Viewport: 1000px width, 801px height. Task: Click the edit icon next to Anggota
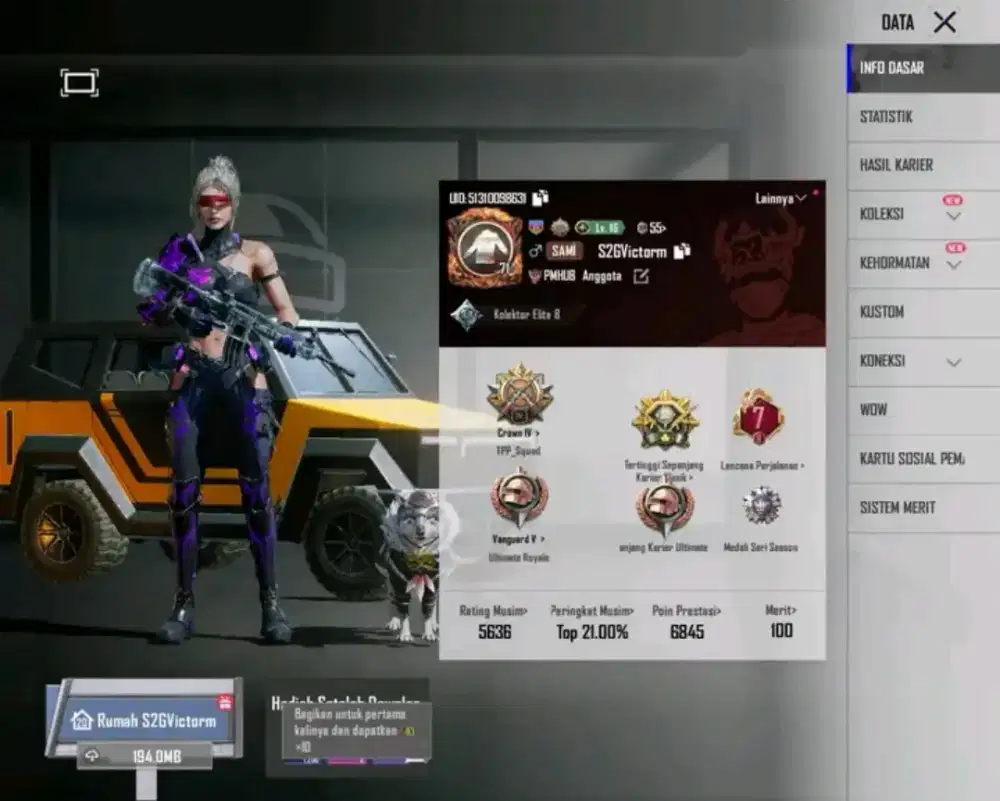point(641,276)
